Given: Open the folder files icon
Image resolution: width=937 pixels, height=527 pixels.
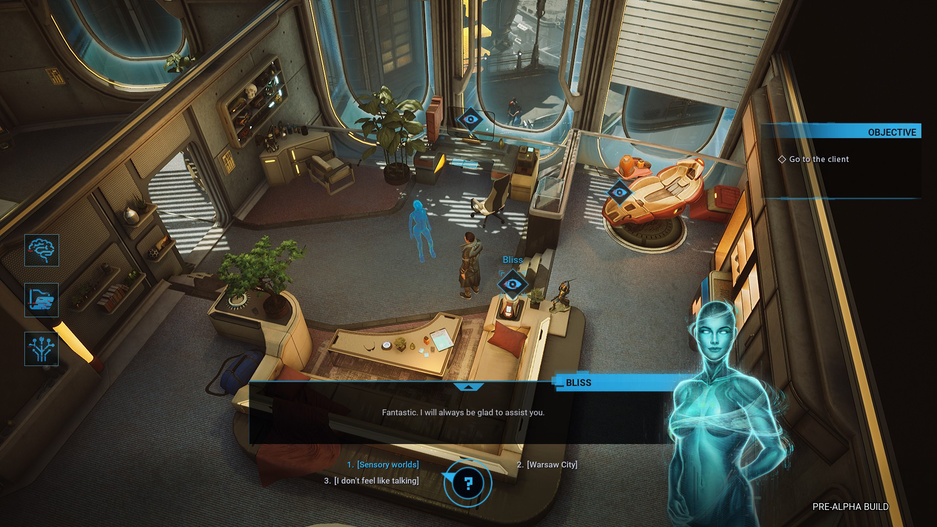Looking at the screenshot, I should [42, 299].
